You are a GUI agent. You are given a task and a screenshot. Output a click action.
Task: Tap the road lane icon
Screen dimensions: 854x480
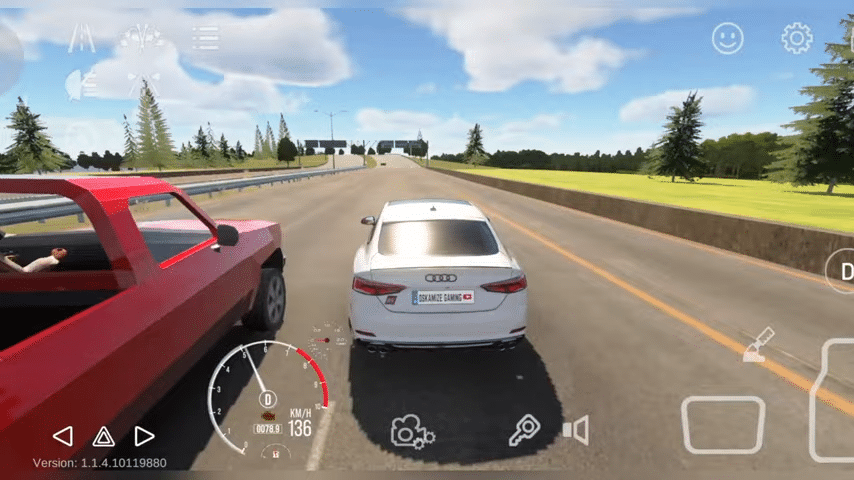82,38
